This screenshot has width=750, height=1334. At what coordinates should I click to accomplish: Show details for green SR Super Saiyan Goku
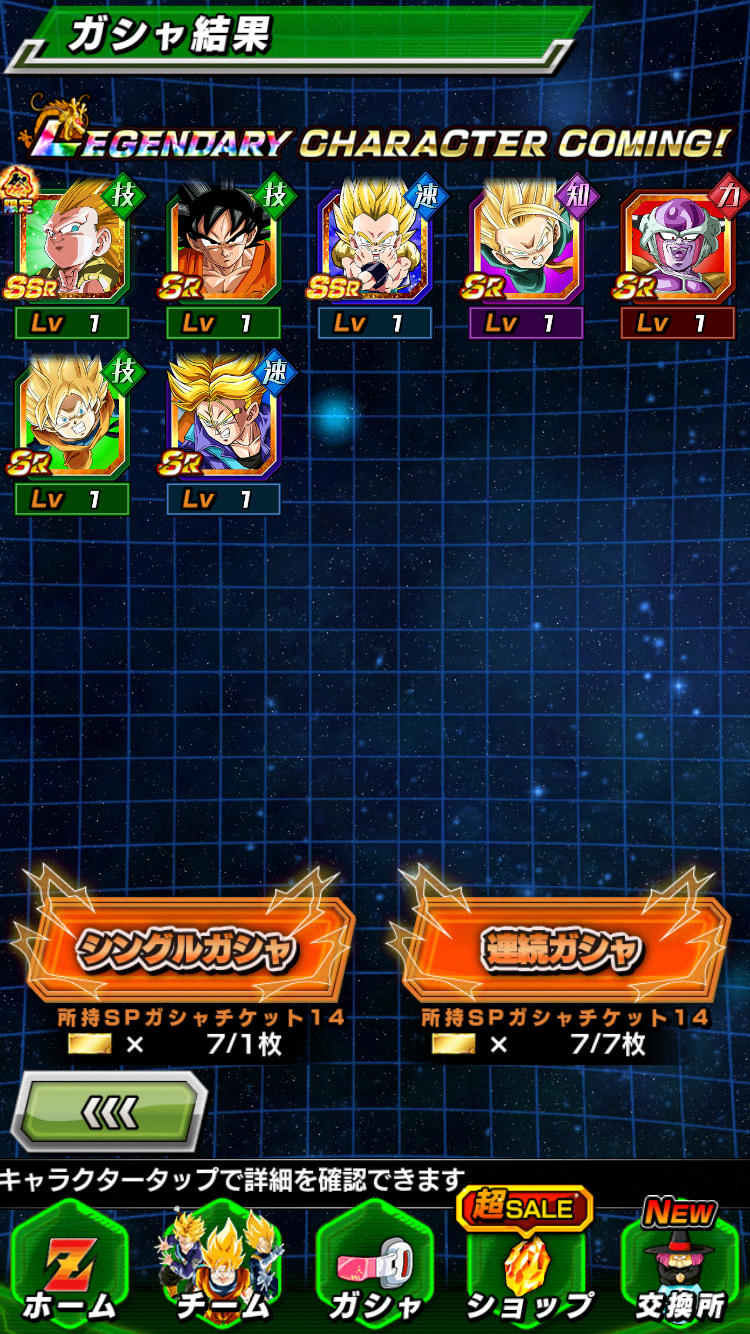coord(72,421)
